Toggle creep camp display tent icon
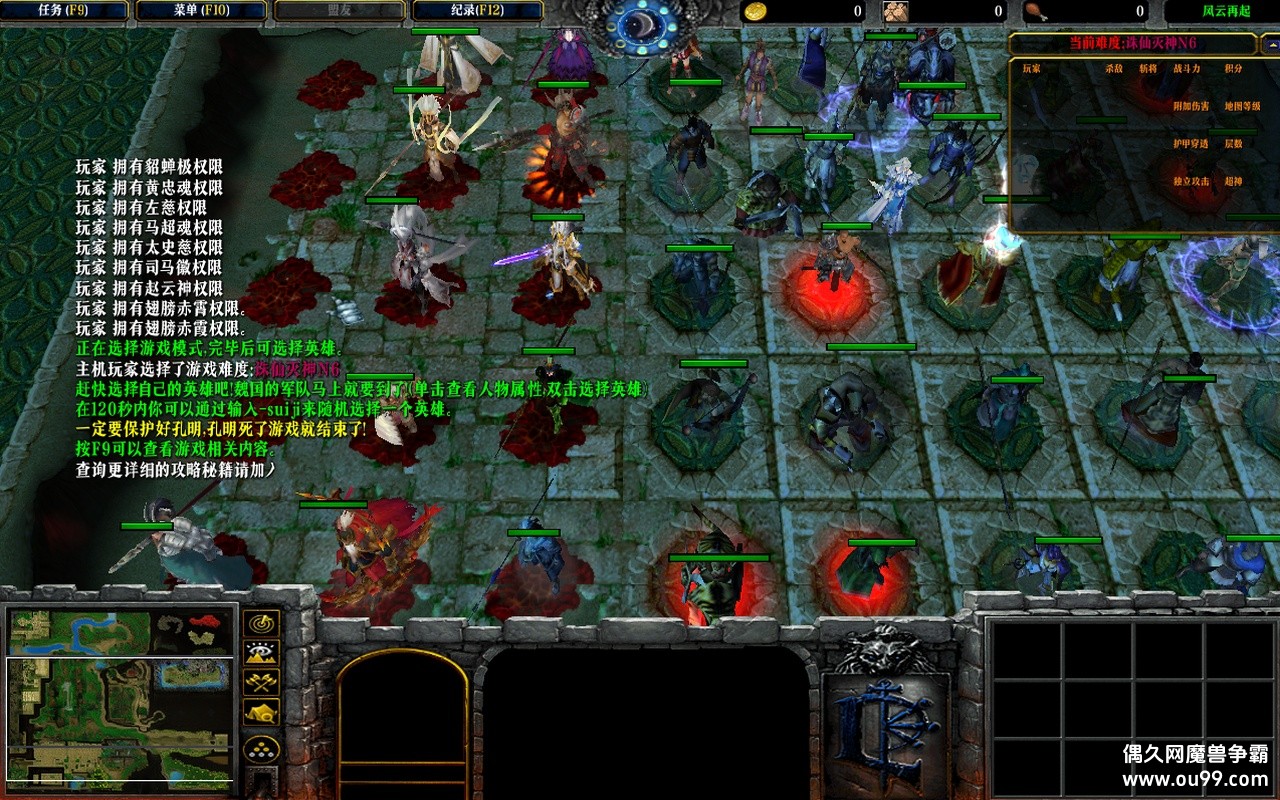The width and height of the screenshot is (1280, 800). click(262, 713)
